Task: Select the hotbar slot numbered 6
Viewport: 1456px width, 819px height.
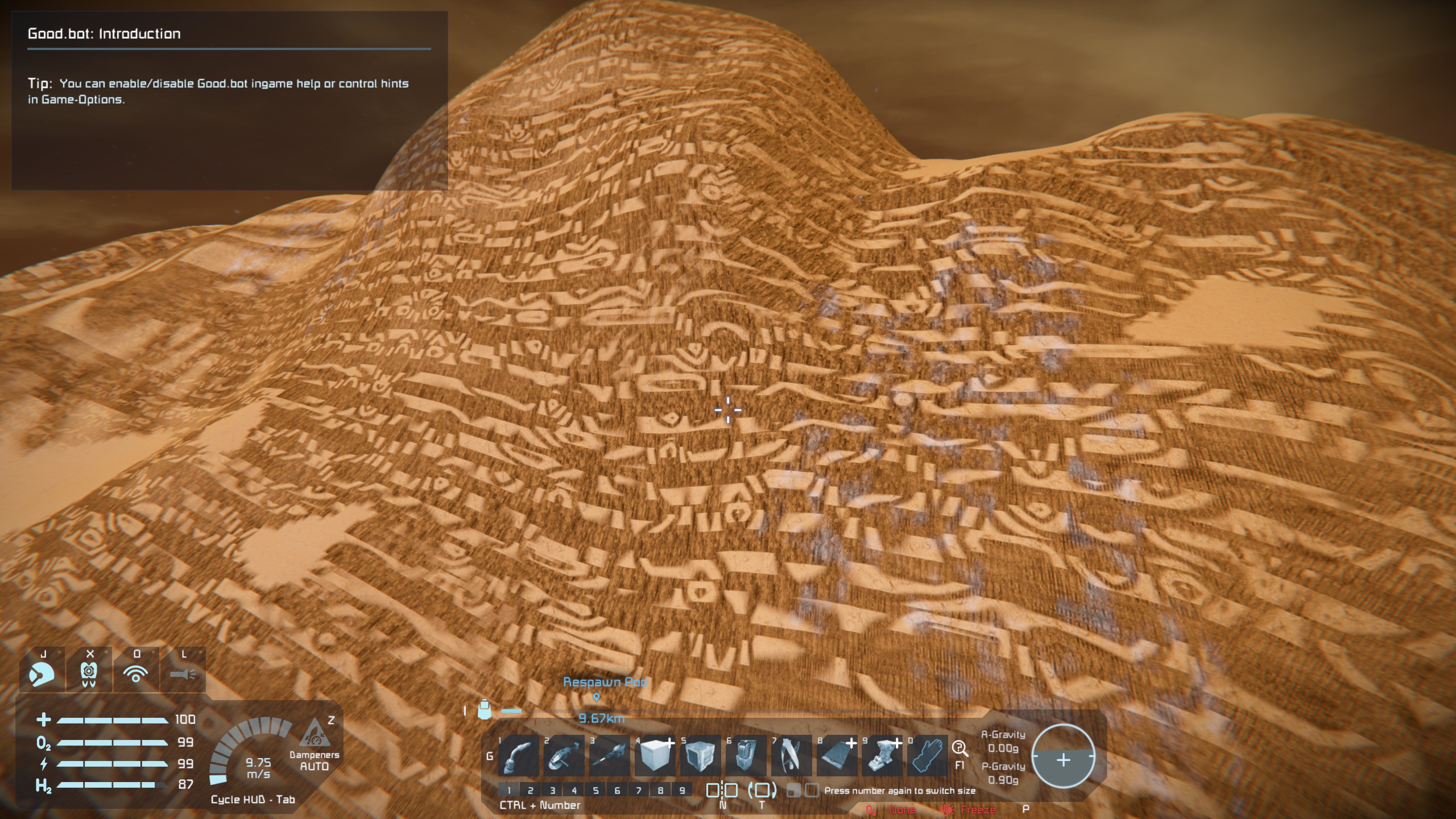Action: click(746, 756)
